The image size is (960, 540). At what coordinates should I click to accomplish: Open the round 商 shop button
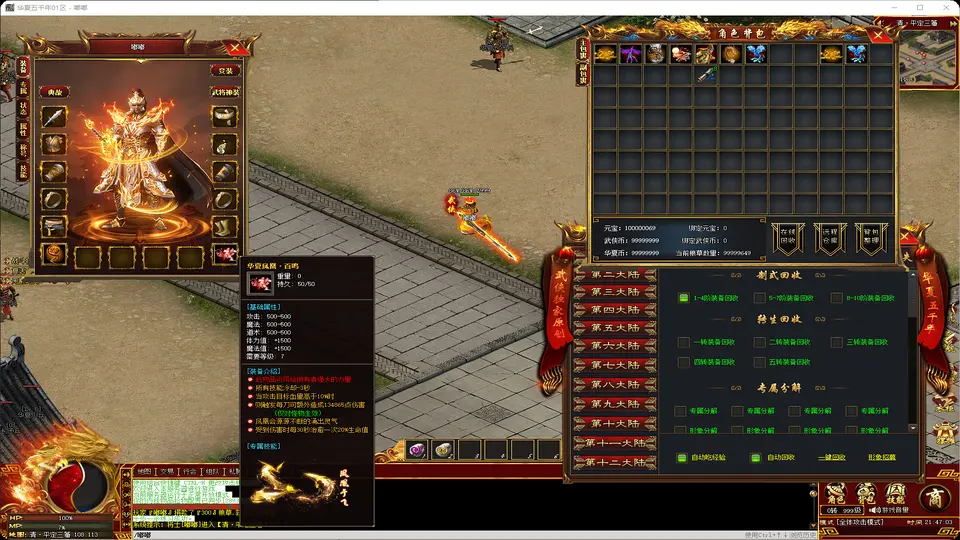tap(934, 497)
